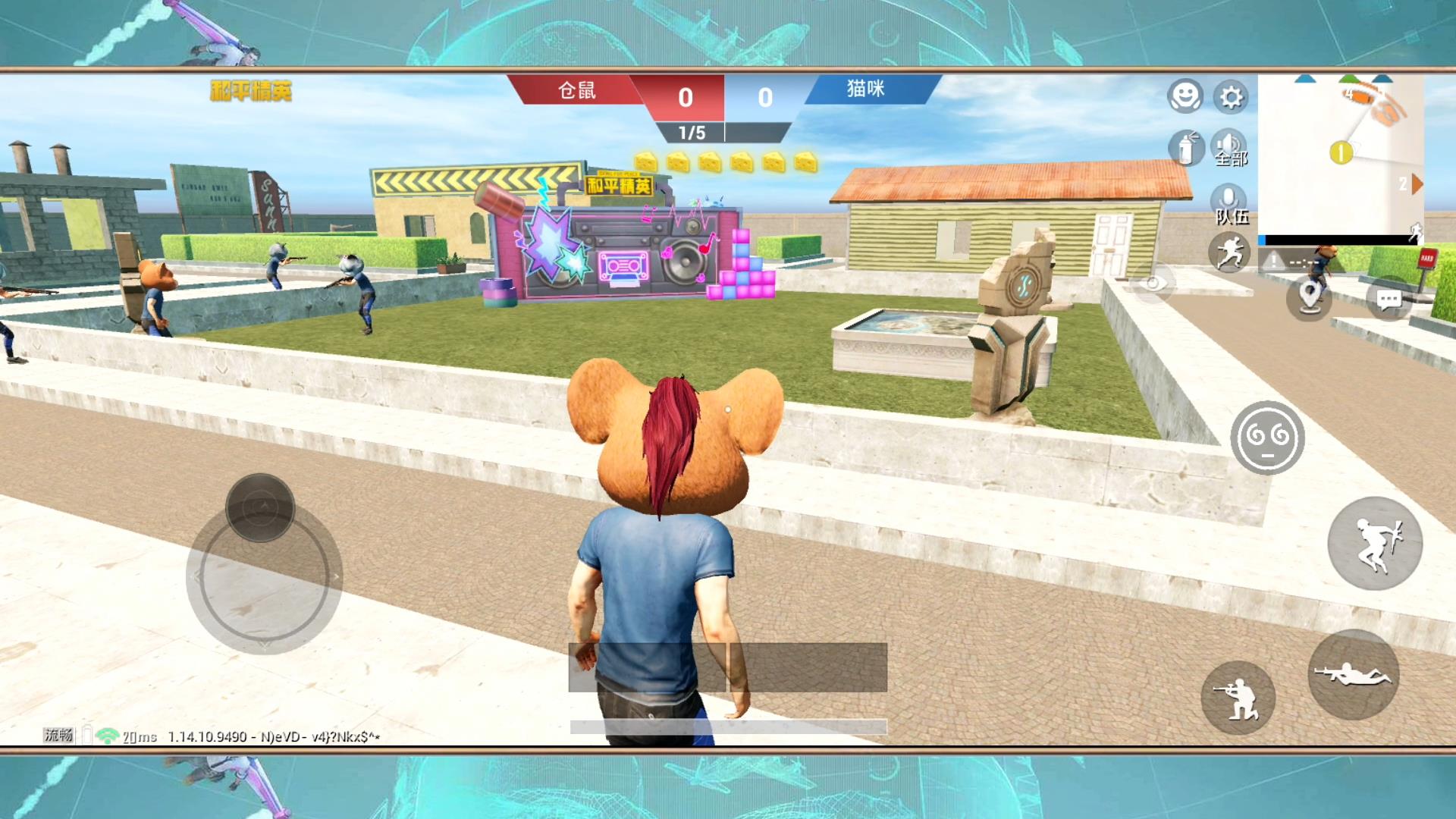
Task: Touch the movement joystick knob
Action: pyautogui.click(x=260, y=507)
